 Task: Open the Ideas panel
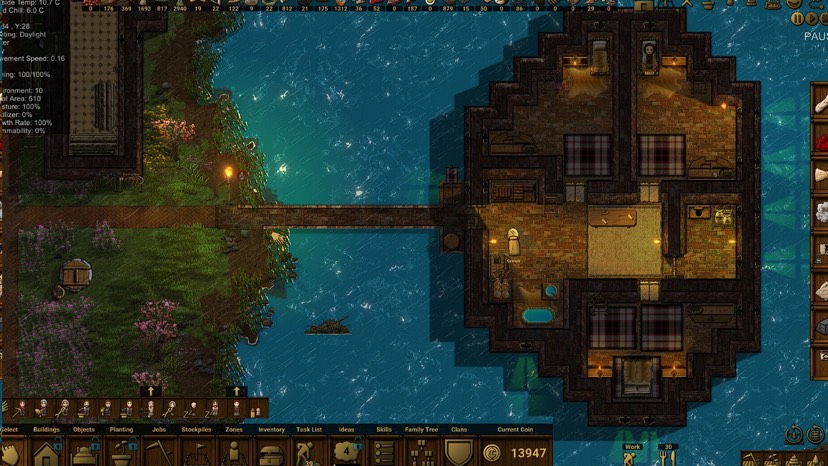tap(346, 452)
